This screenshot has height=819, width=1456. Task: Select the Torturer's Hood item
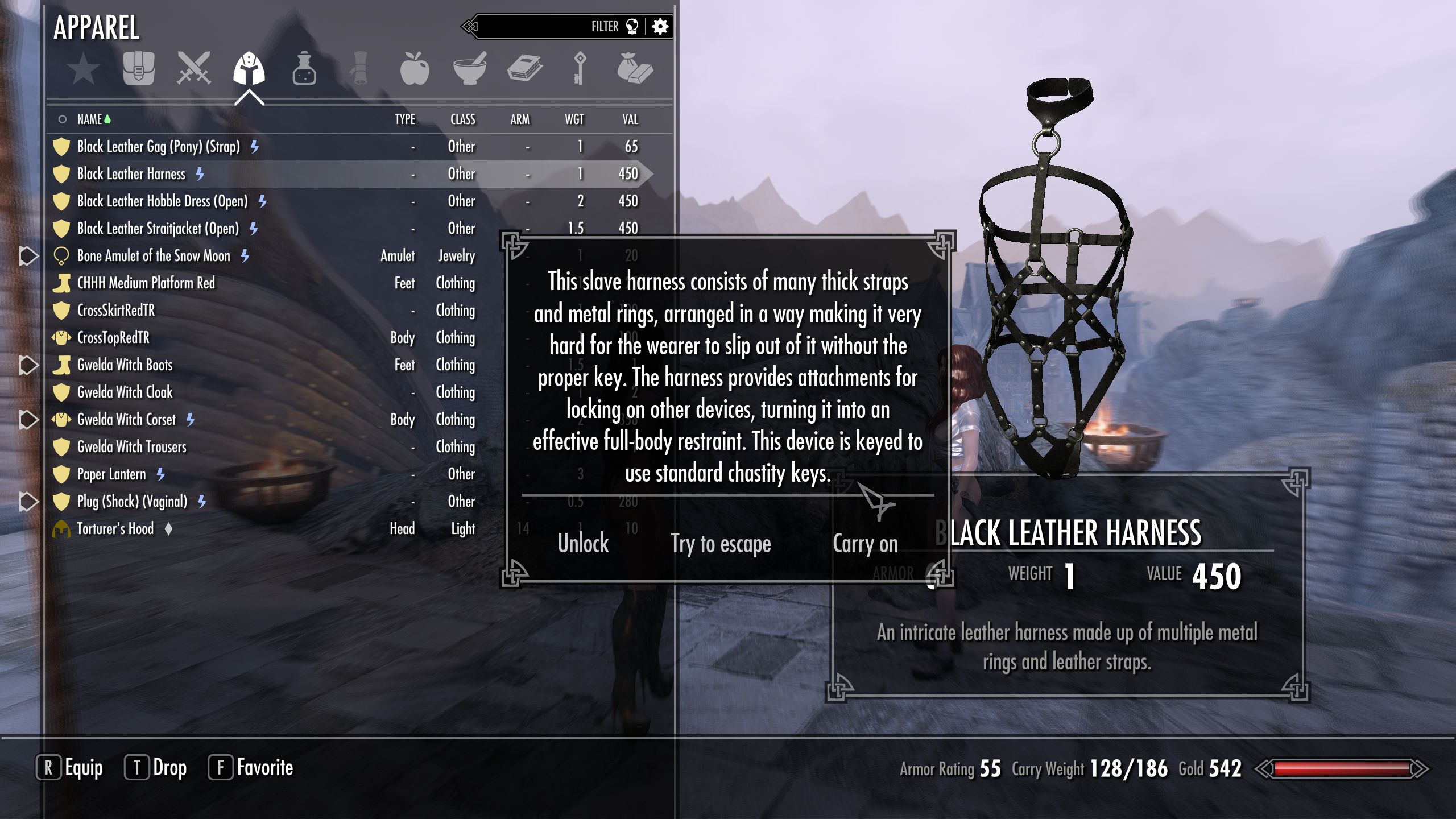pyautogui.click(x=115, y=529)
